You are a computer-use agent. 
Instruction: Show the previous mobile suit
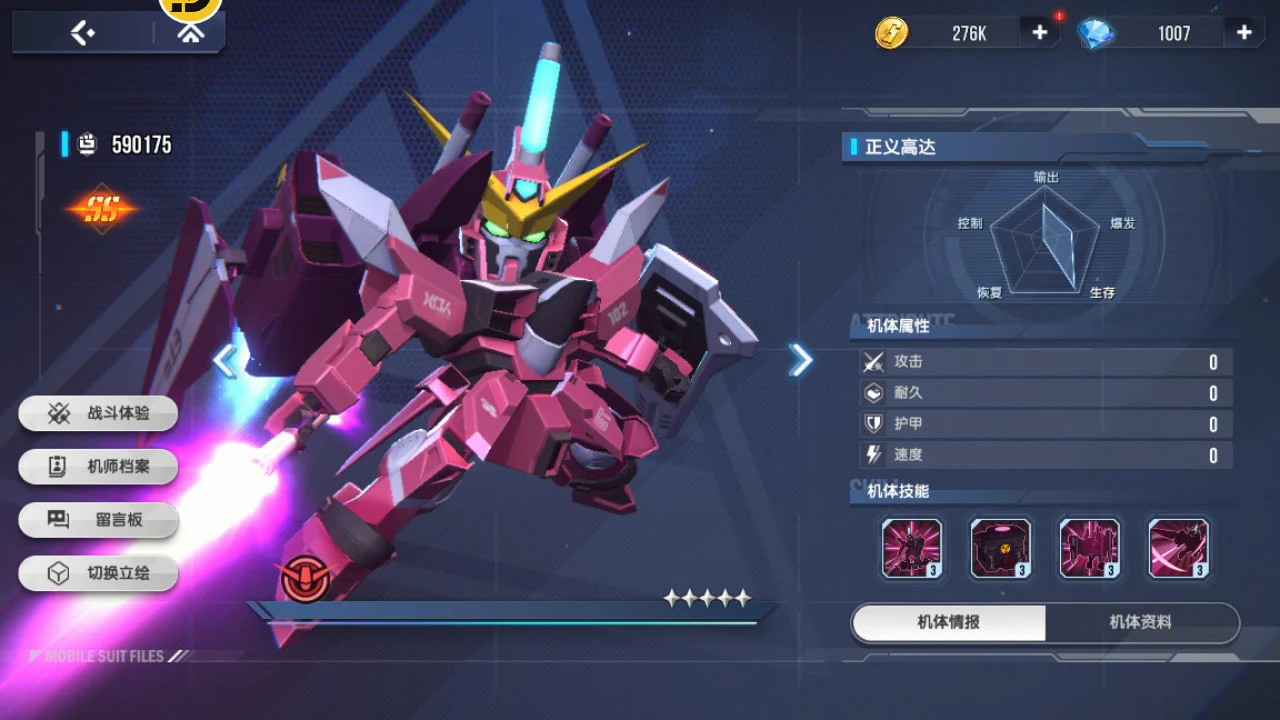tap(226, 360)
